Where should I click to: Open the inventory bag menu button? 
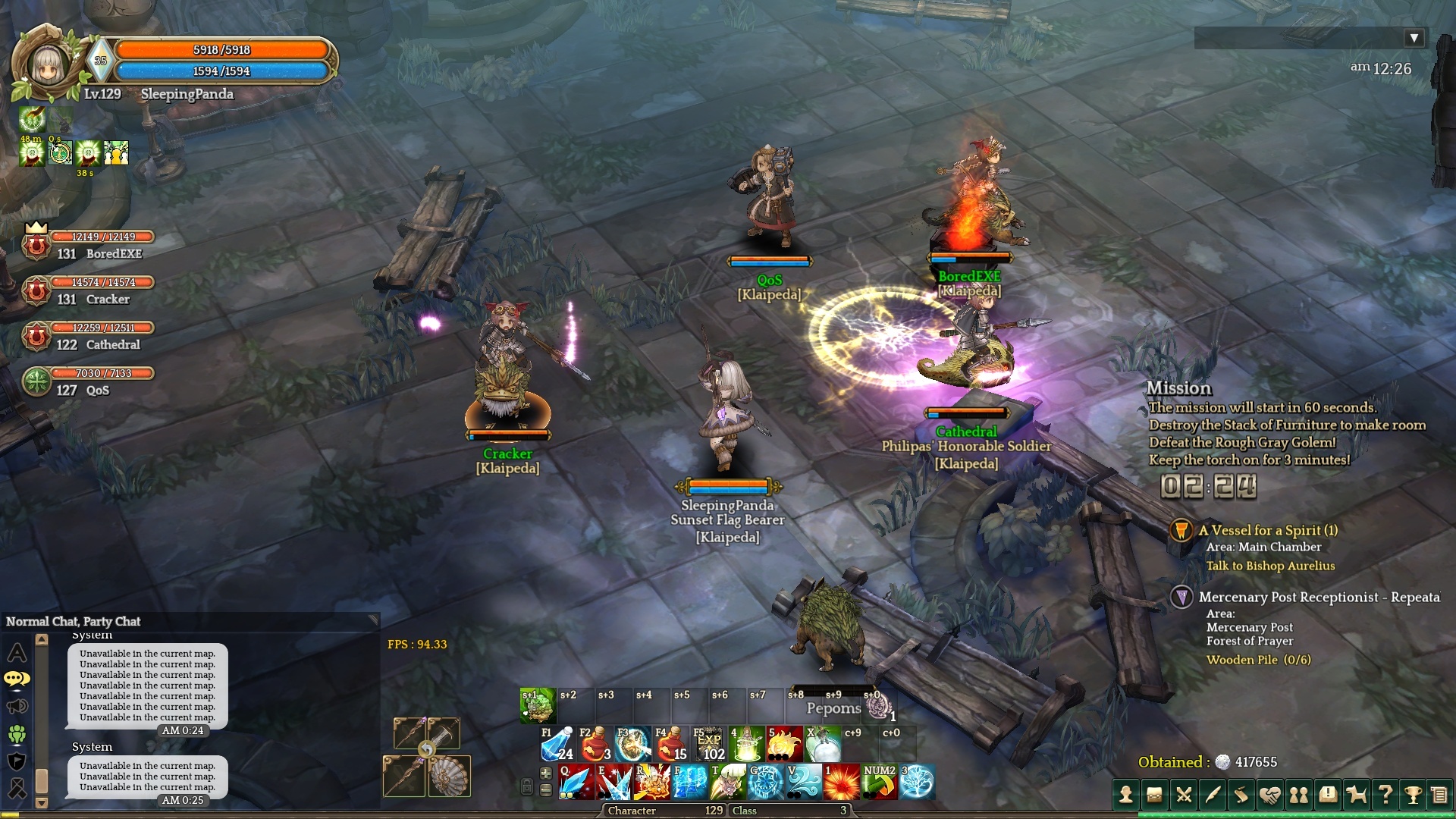coord(1155,795)
